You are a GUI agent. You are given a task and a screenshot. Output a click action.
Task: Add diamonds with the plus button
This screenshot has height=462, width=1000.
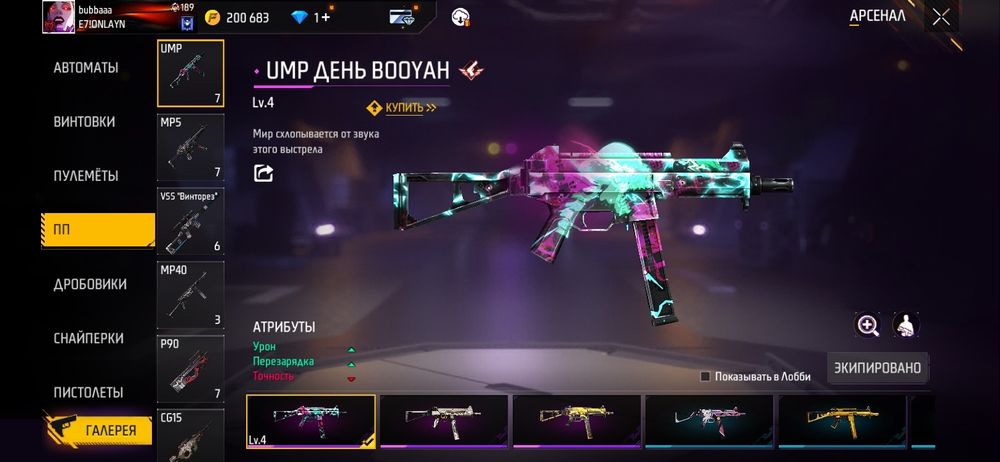point(323,17)
